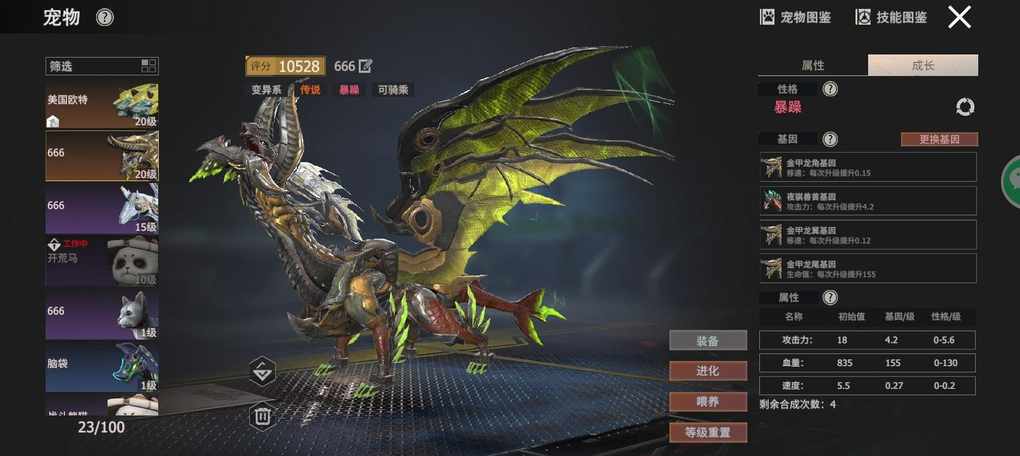The image size is (1020, 456).
Task: Open the 装备 equipment button
Action: 708,340
